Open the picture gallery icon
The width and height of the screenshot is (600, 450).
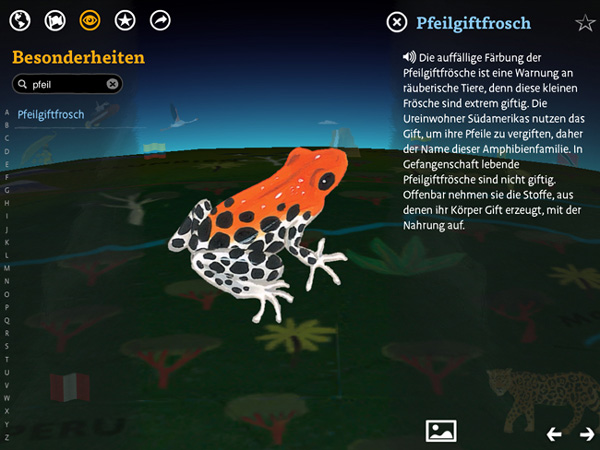[x=441, y=431]
